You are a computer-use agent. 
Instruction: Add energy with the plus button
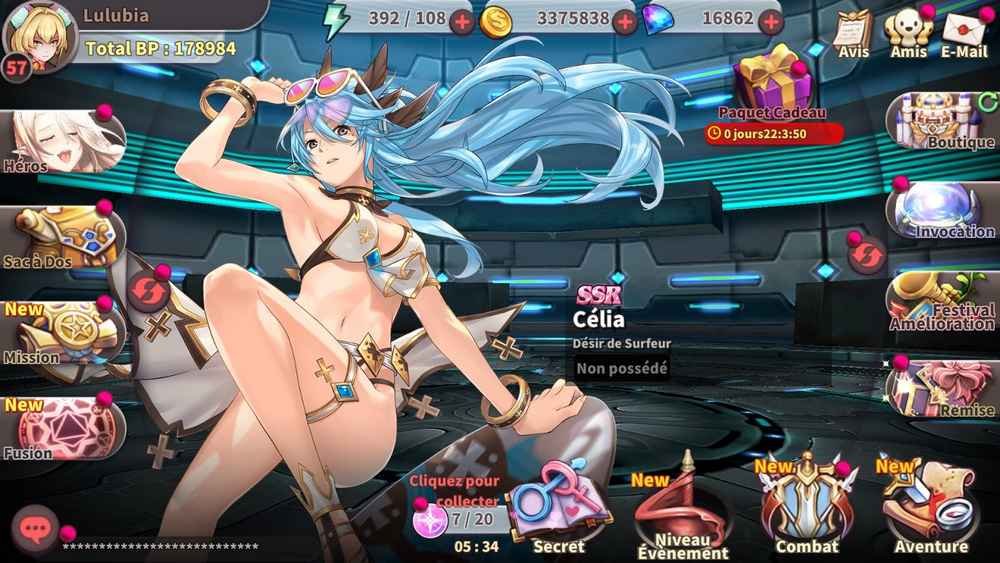[462, 20]
